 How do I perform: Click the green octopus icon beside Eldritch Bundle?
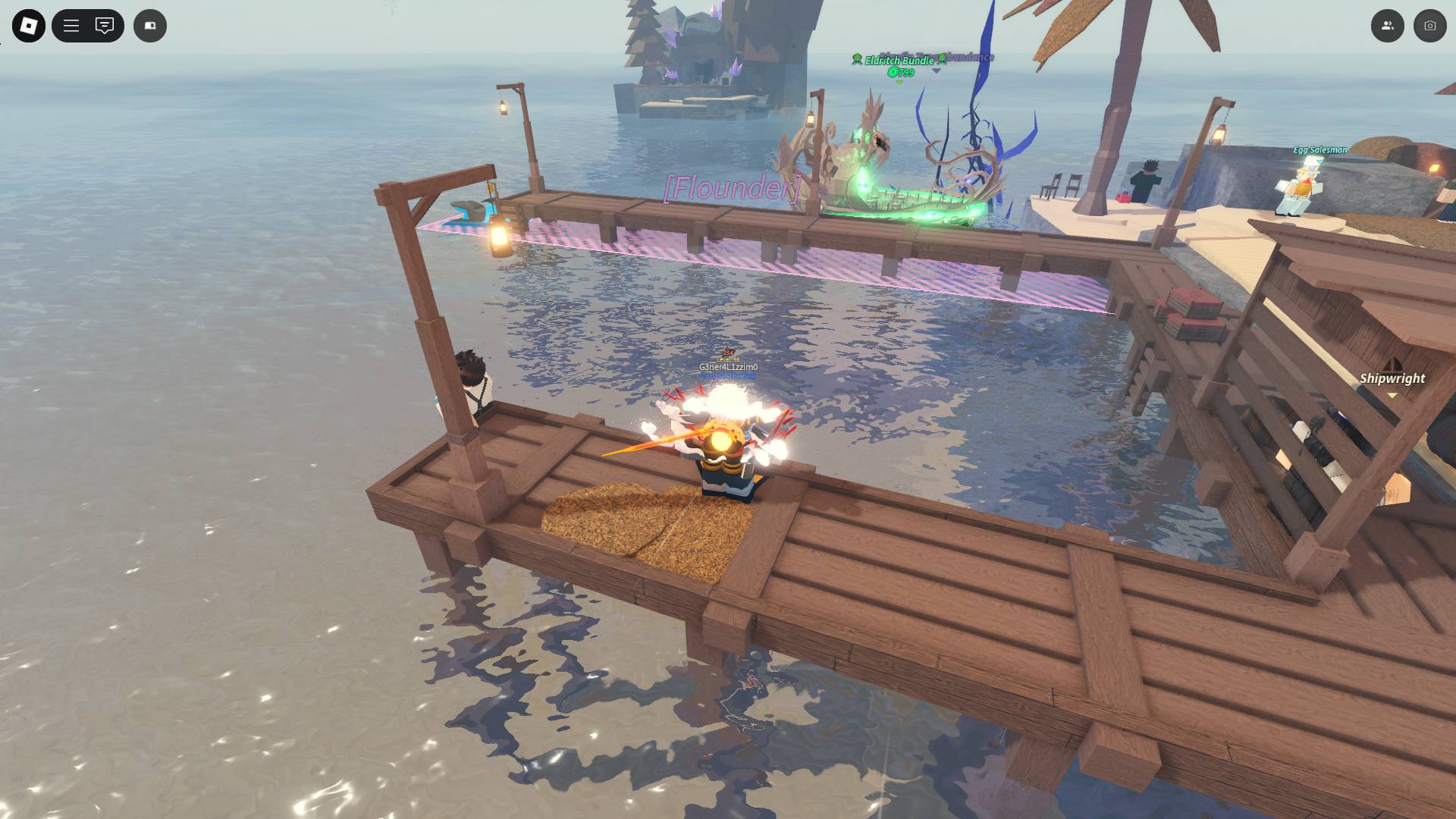pyautogui.click(x=857, y=60)
